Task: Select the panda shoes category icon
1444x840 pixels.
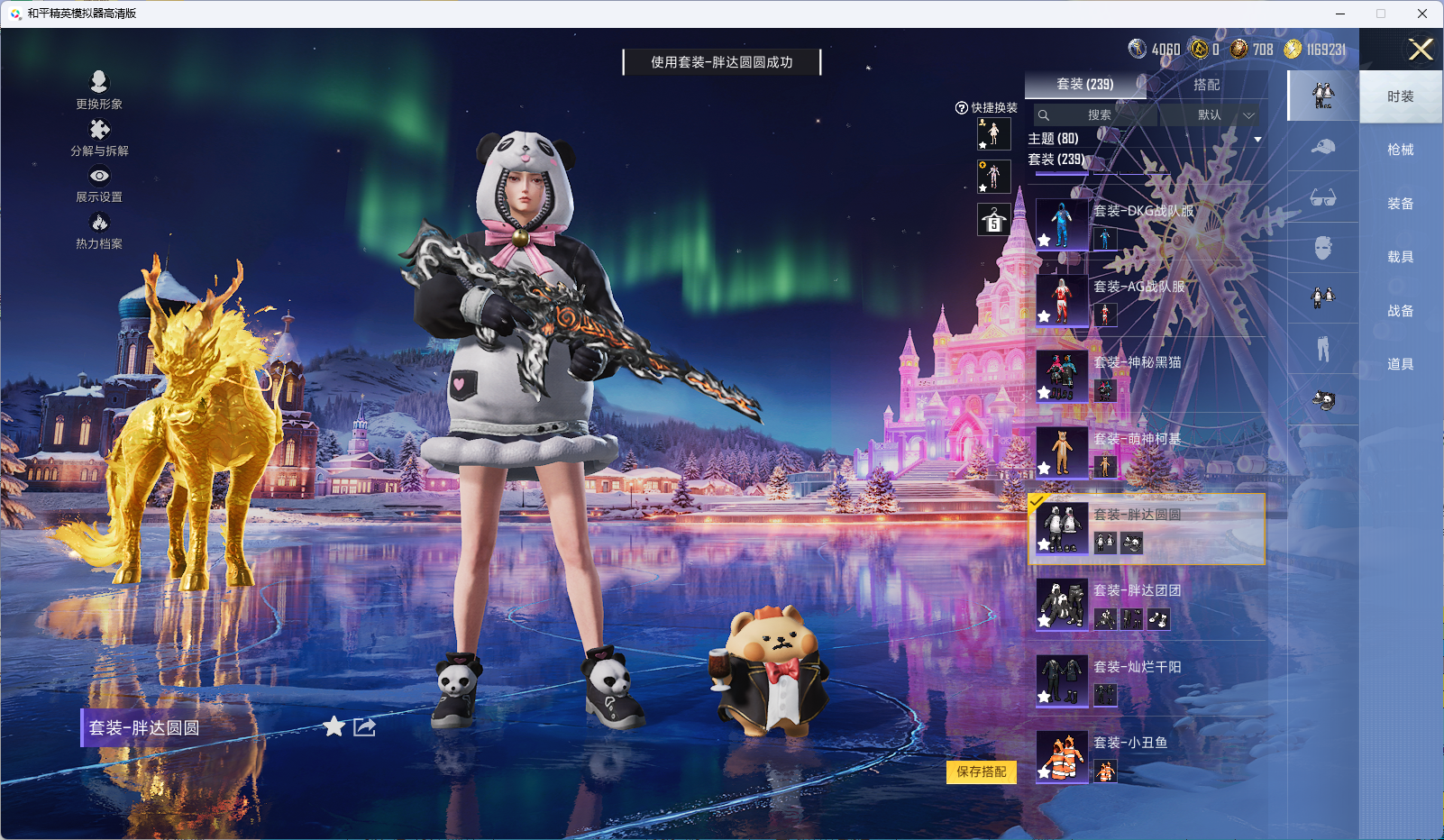Action: 1323,398
